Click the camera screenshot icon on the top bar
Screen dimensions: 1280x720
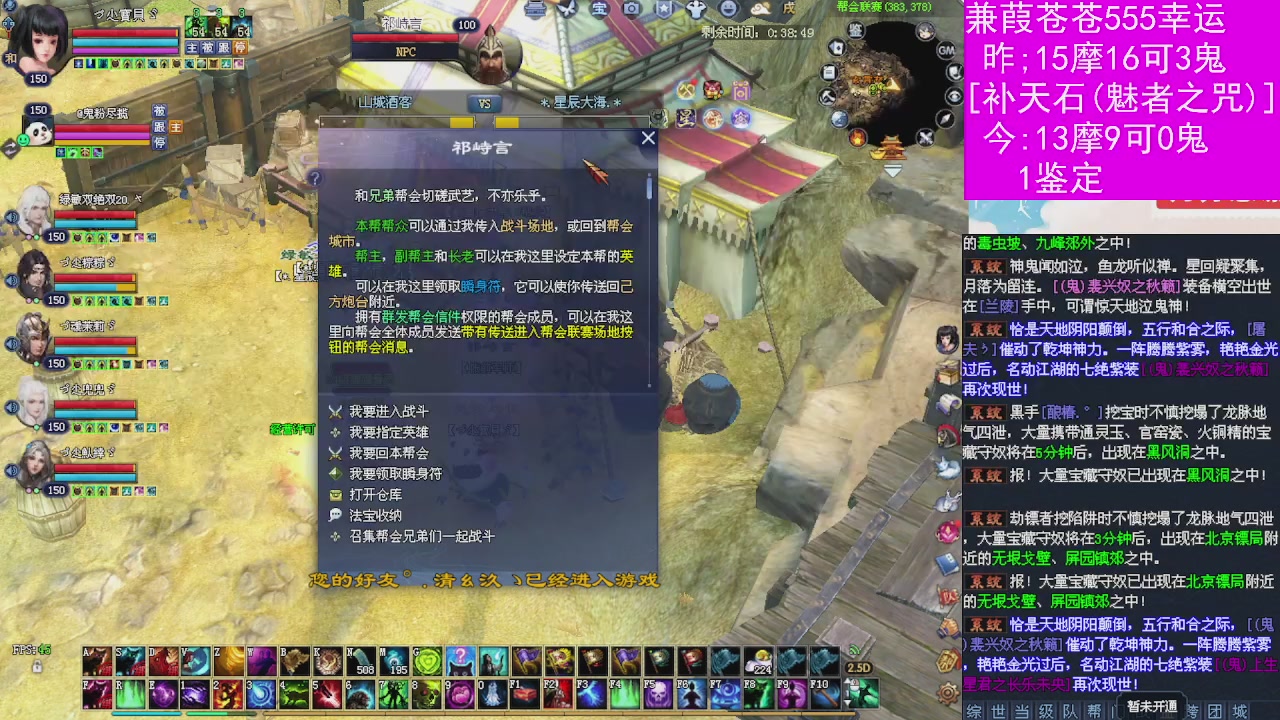(633, 9)
